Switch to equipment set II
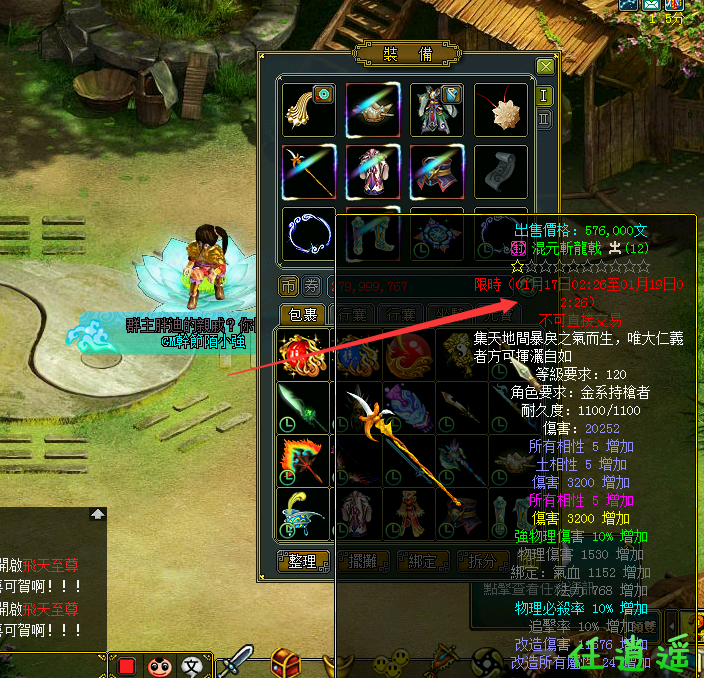 (x=545, y=119)
